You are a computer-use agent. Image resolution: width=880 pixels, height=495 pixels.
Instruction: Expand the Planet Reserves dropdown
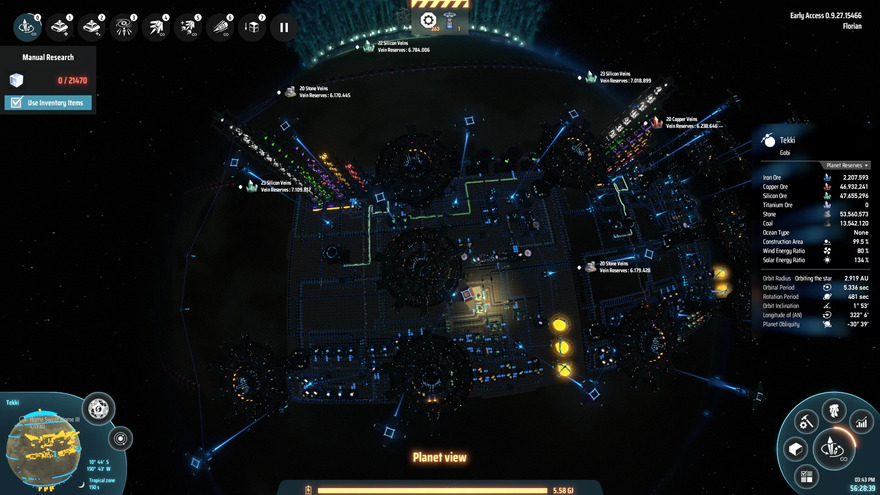coord(846,165)
